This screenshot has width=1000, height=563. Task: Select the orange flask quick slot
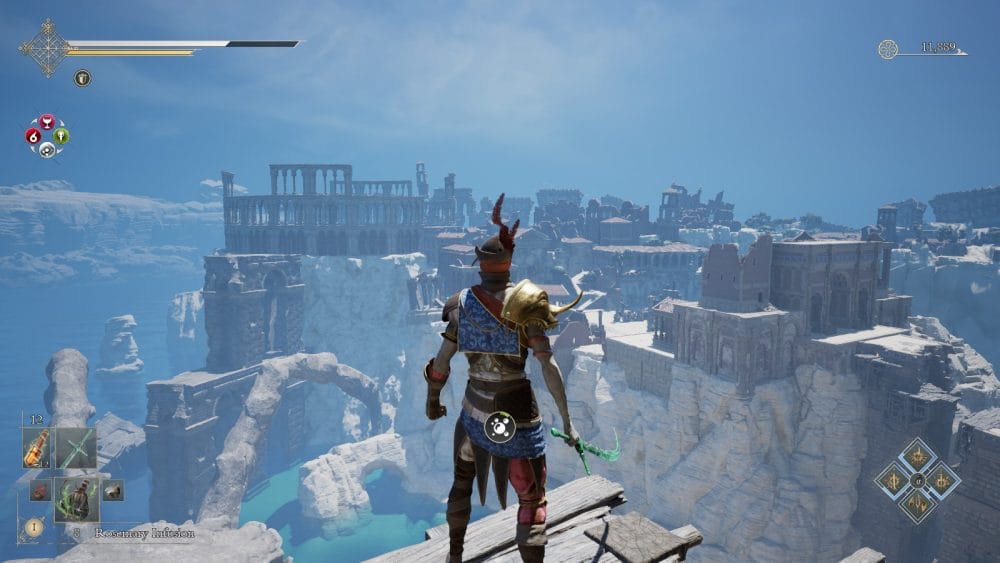tap(36, 449)
